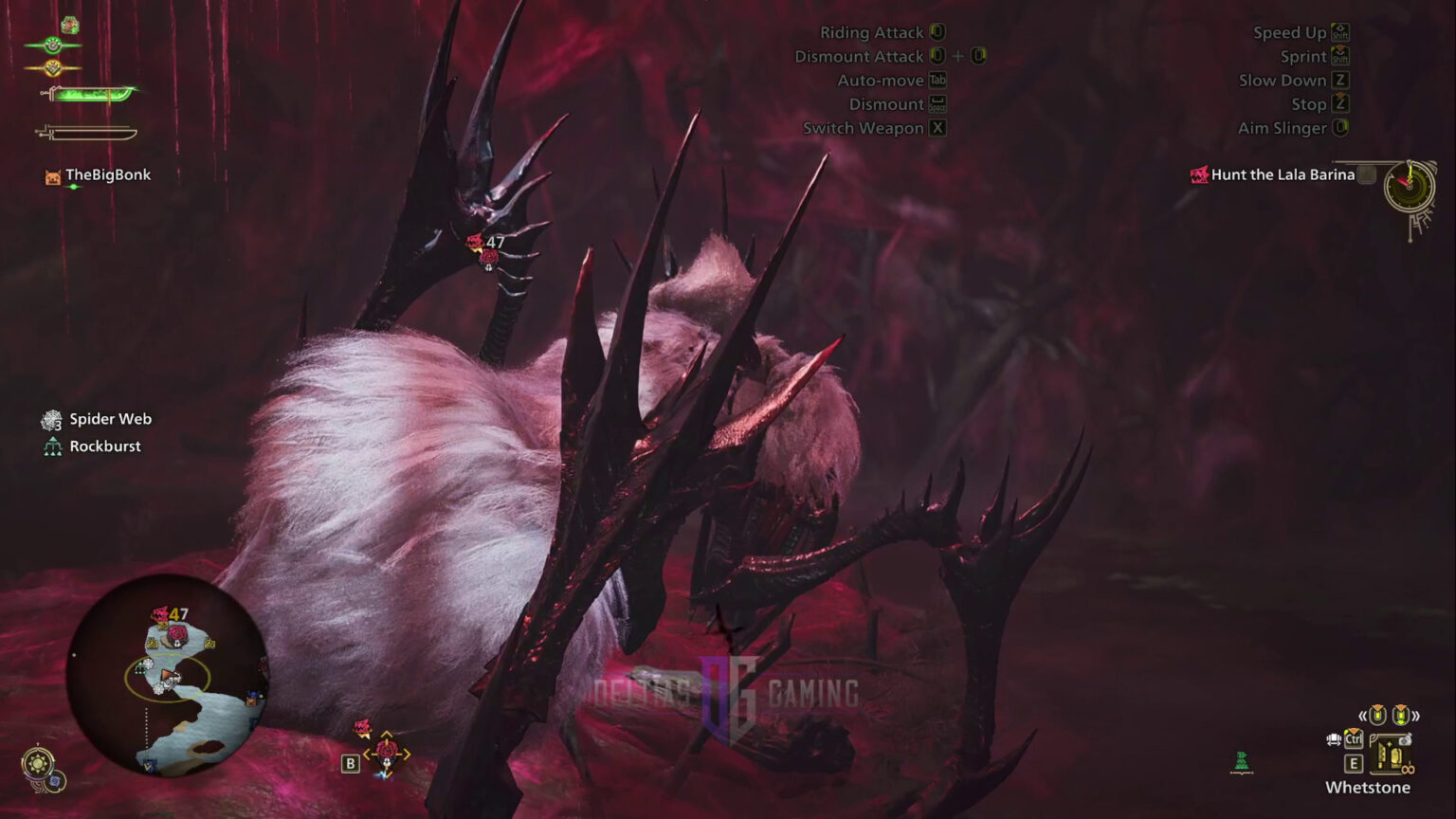Select the Switch Weapon command entry
This screenshot has height=819, width=1456.
coord(864,128)
